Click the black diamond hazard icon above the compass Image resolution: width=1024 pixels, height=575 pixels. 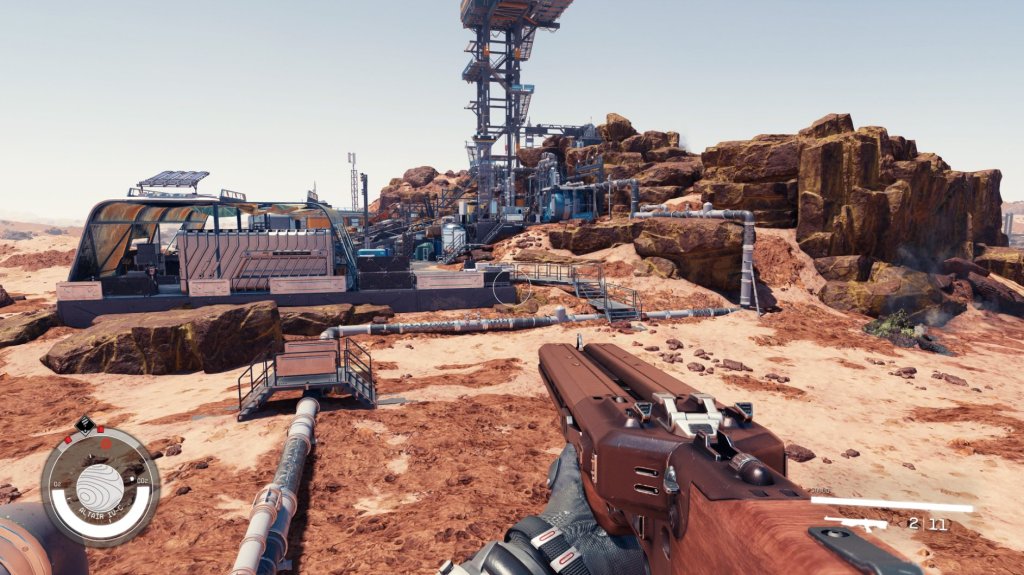pos(86,424)
